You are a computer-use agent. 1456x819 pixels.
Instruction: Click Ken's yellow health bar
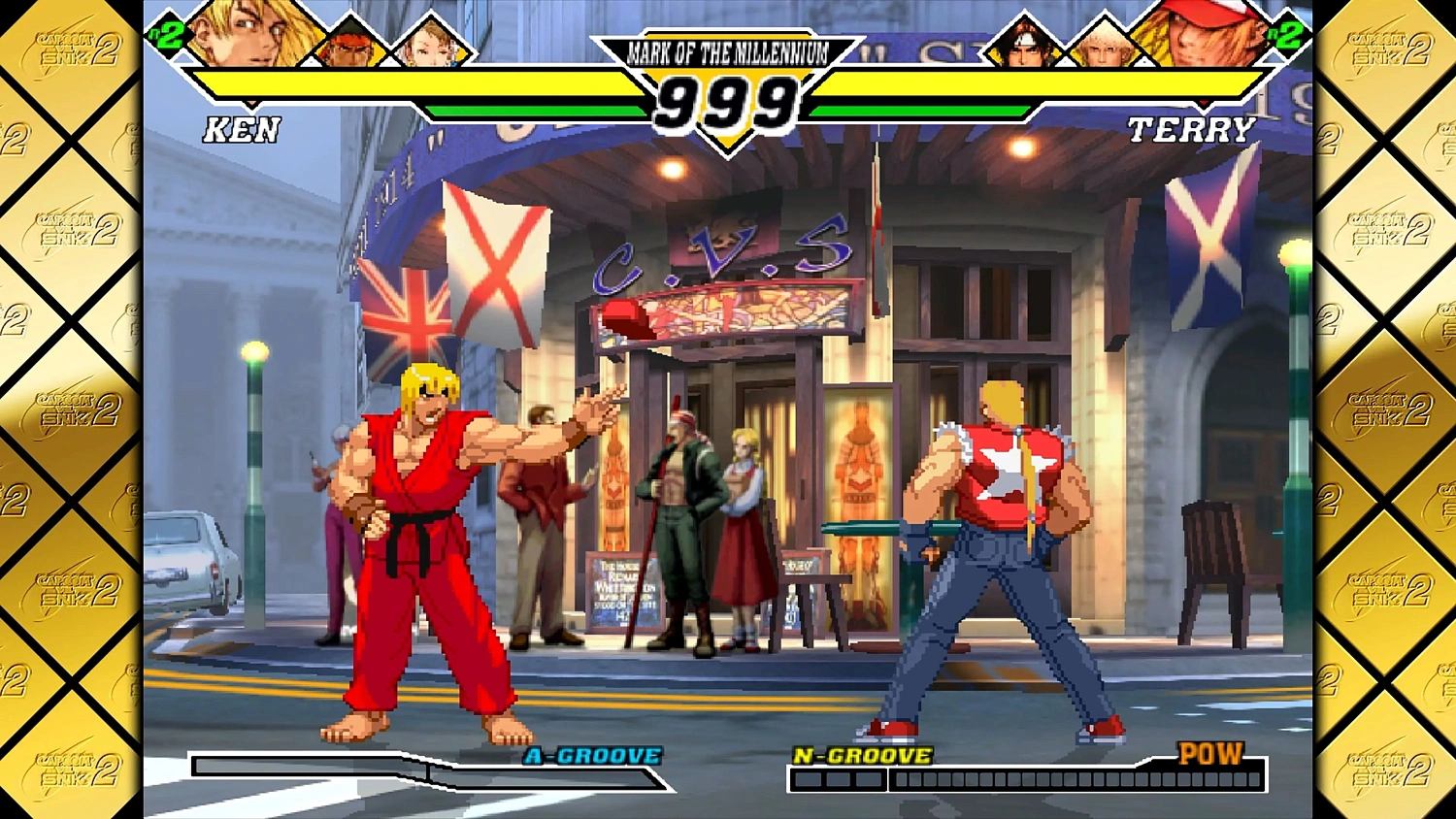[417, 82]
